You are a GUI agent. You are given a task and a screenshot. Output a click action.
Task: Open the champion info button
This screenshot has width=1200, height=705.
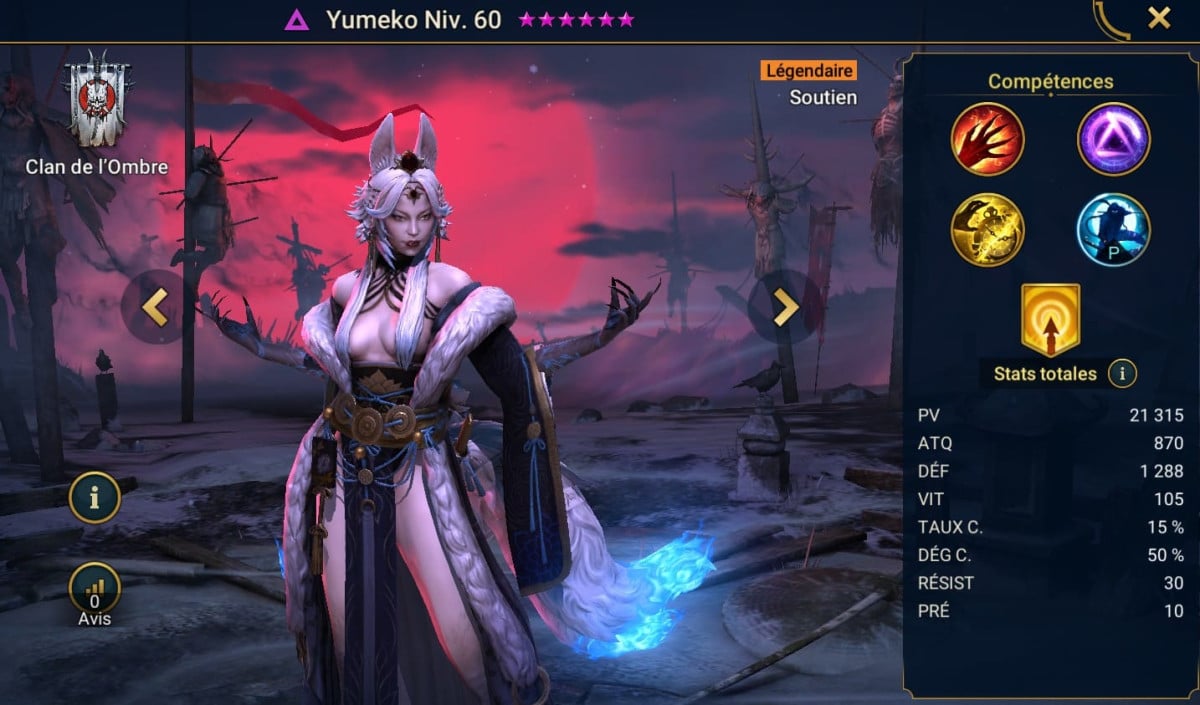95,498
